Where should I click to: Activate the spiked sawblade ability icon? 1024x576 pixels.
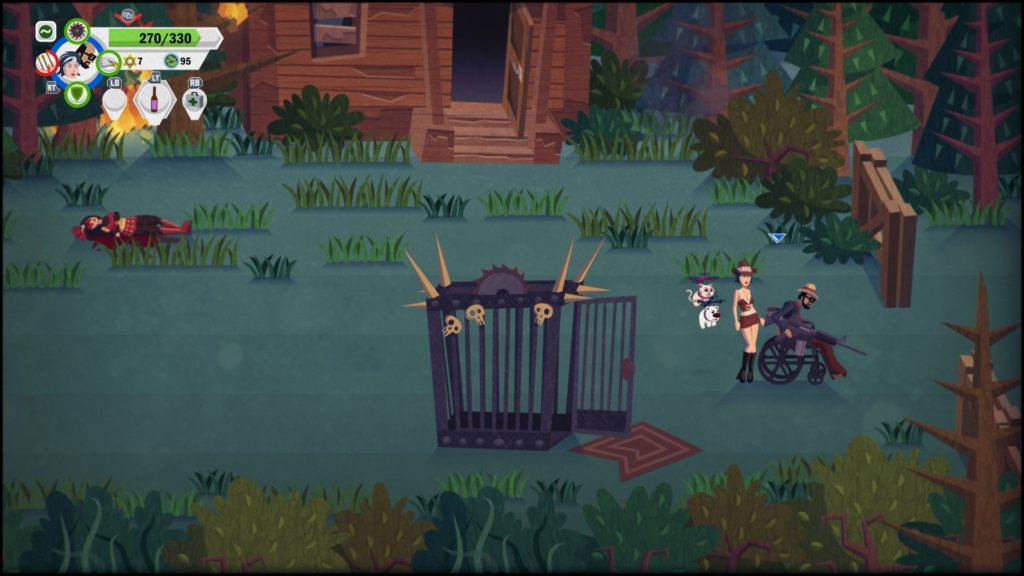pyautogui.click(x=77, y=30)
